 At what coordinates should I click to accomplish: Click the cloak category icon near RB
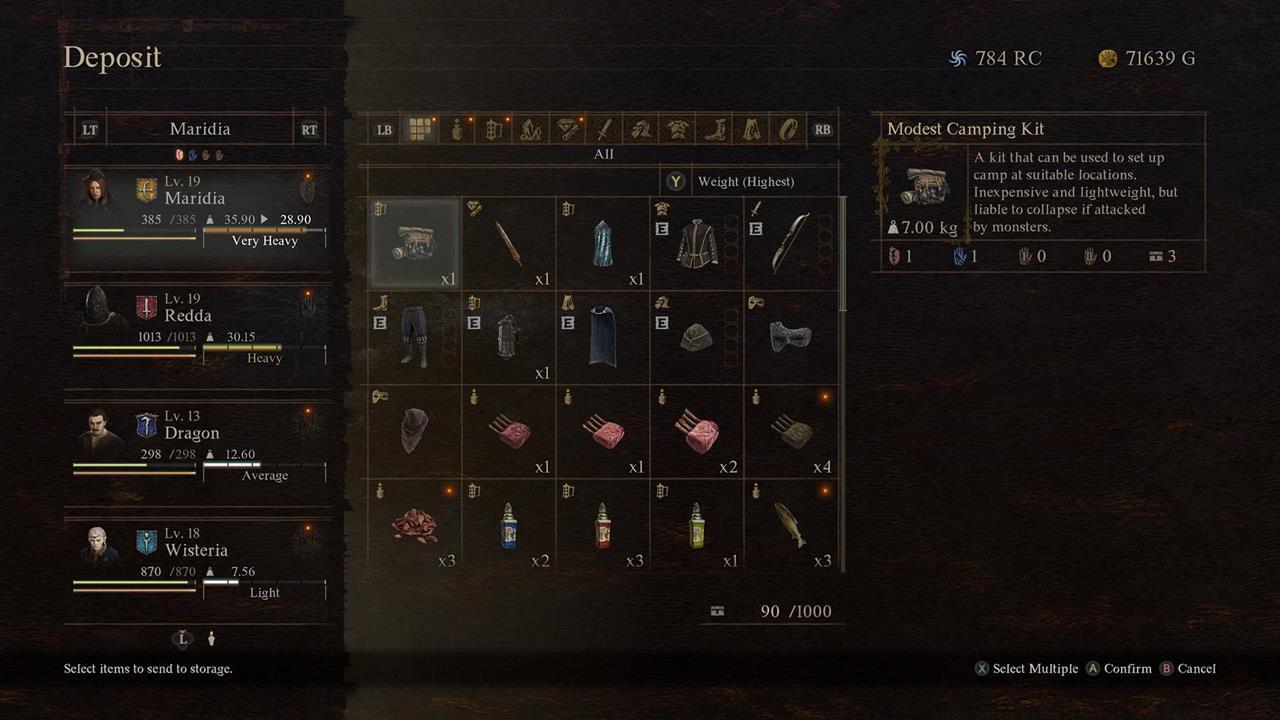pyautogui.click(x=750, y=129)
